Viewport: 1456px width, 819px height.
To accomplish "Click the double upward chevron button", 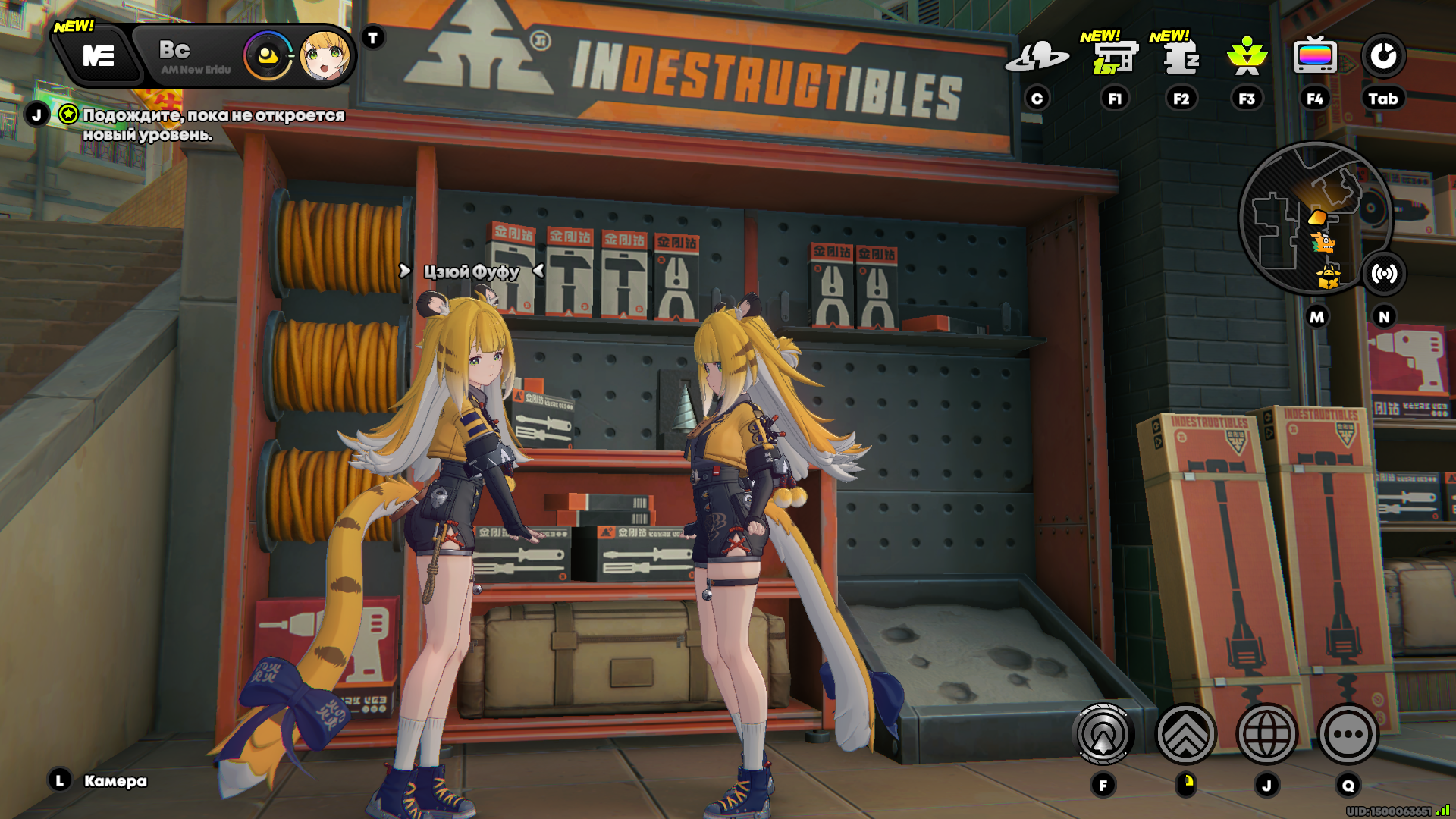I will pos(1185,734).
